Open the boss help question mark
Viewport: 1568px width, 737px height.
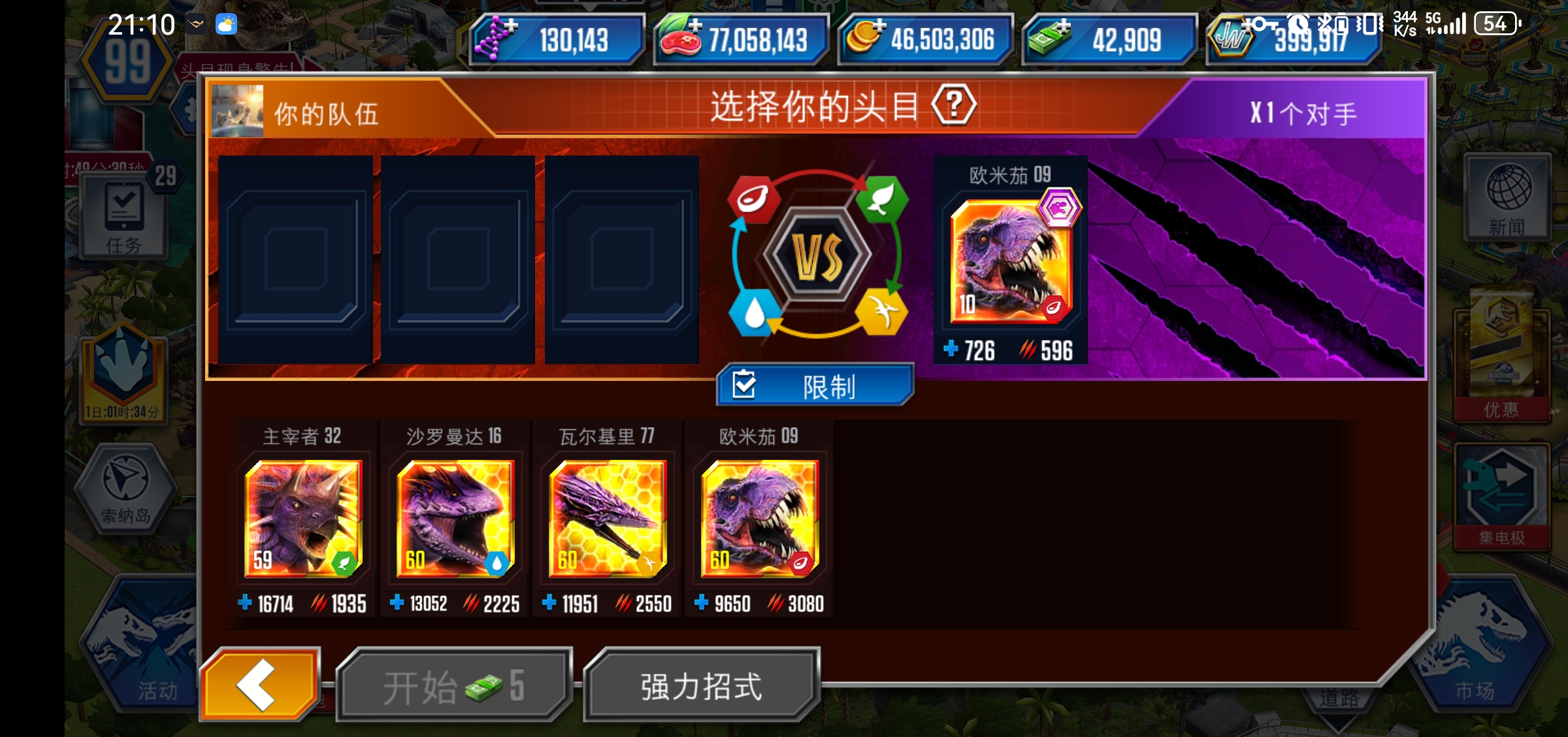[954, 107]
